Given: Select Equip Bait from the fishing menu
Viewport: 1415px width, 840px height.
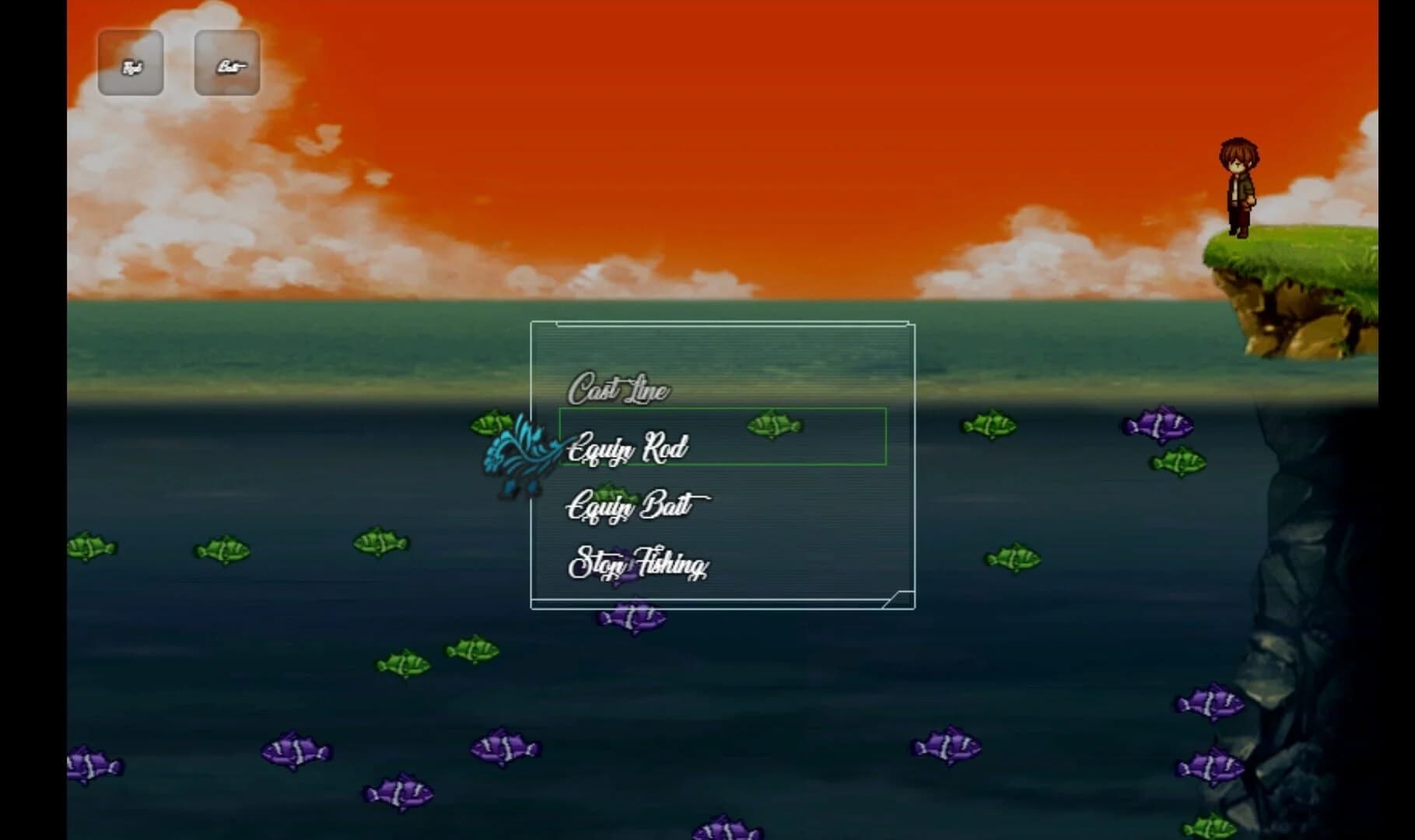Looking at the screenshot, I should (x=629, y=506).
